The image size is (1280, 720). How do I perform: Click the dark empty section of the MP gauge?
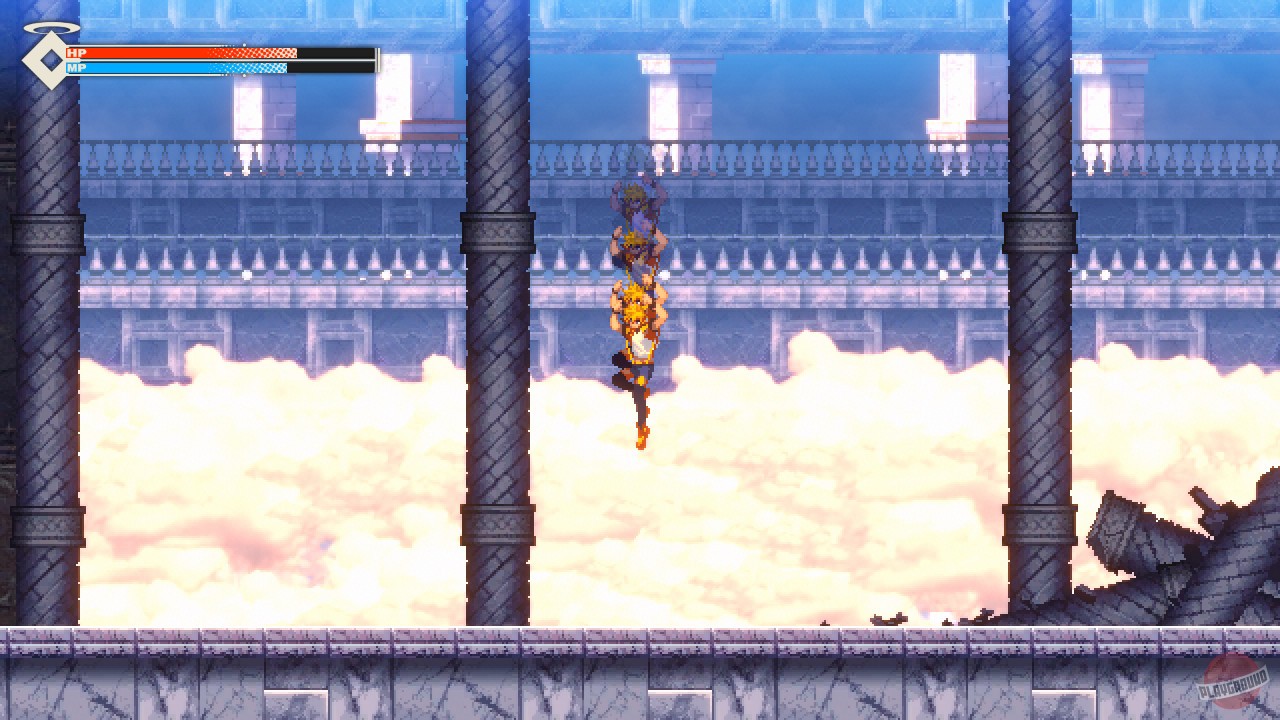click(330, 67)
